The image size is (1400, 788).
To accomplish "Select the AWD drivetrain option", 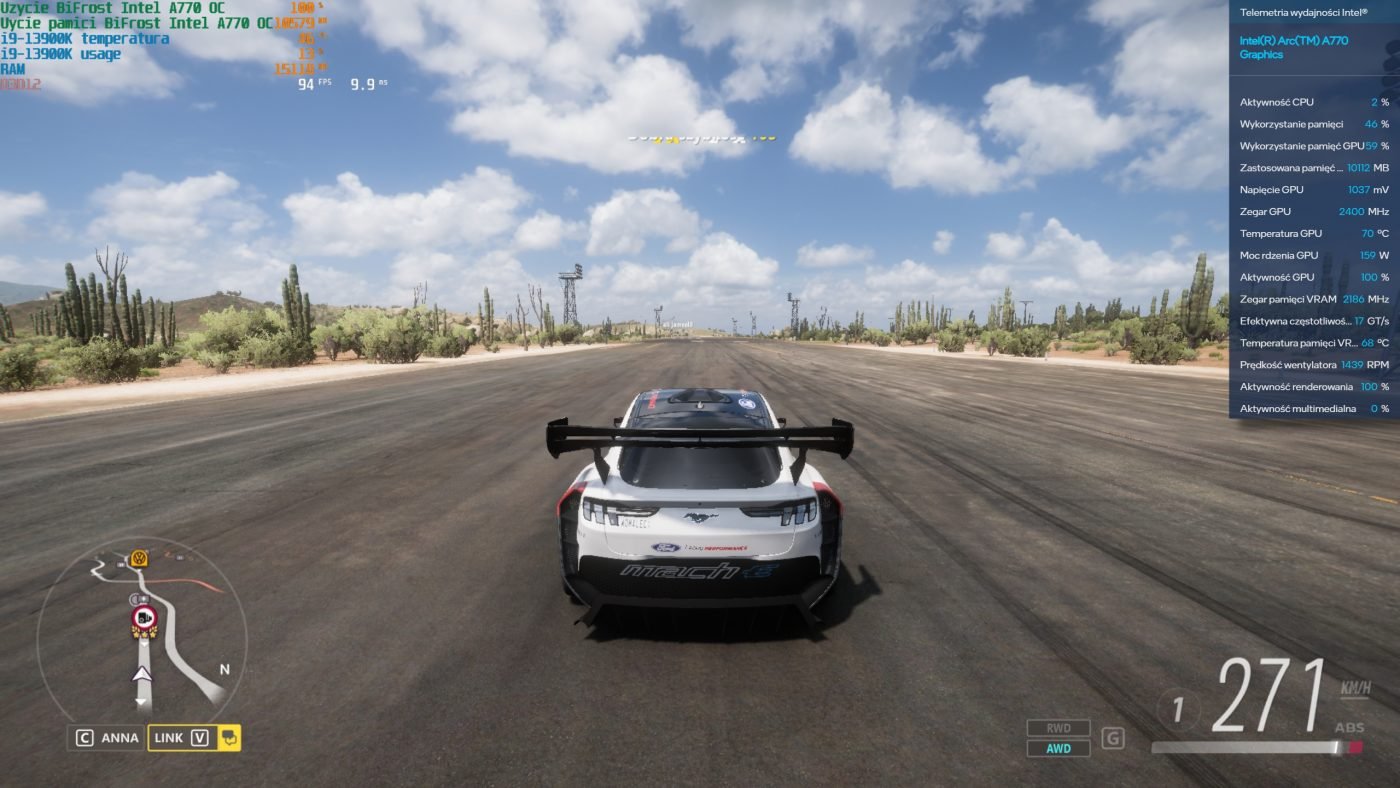I will point(1058,748).
